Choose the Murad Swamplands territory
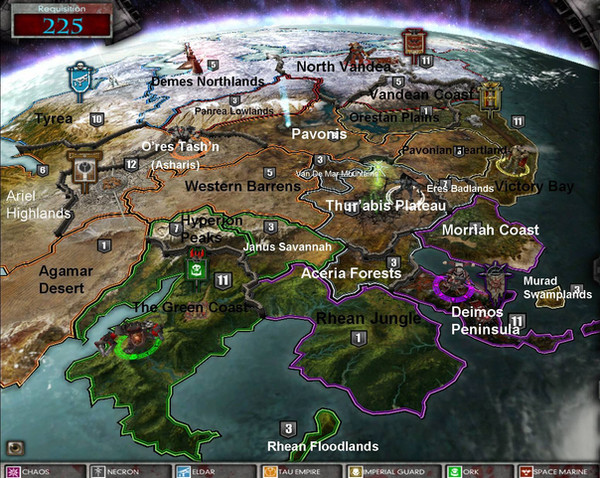Viewport: 600px width, 478px height. pos(557,288)
